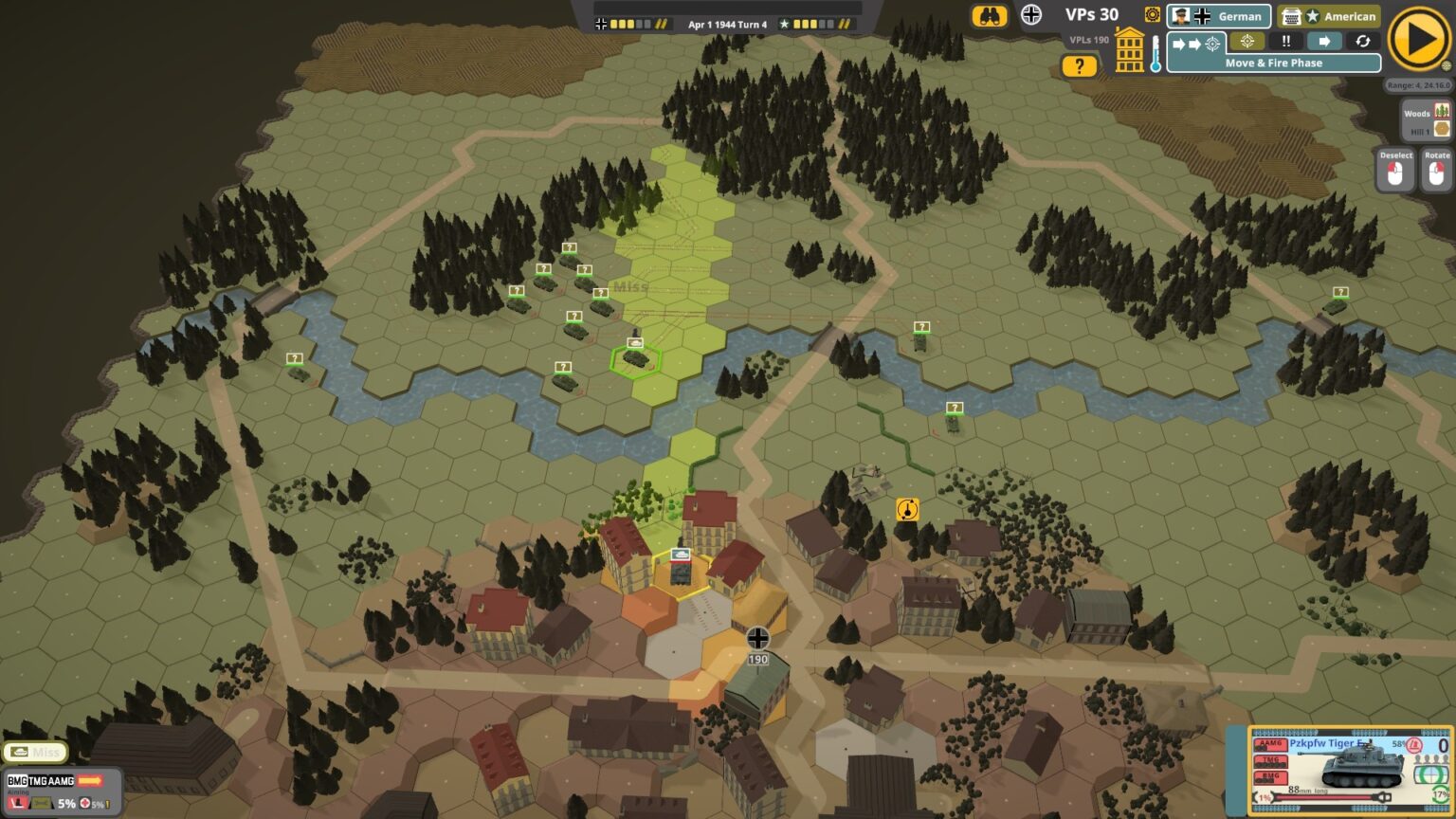Click the Rotate button on the right
Image resolution: width=1456 pixels, height=819 pixels.
point(1436,167)
